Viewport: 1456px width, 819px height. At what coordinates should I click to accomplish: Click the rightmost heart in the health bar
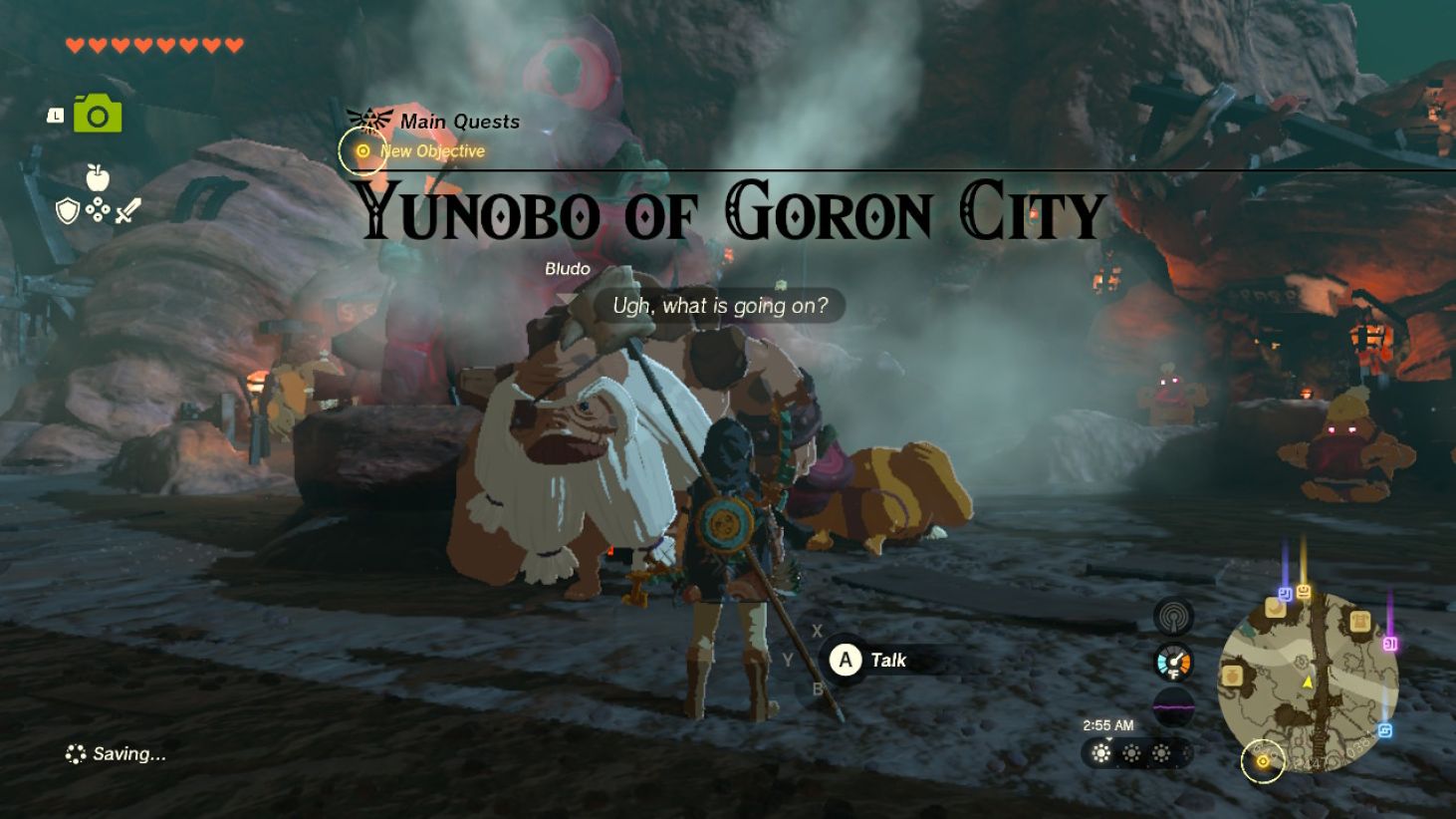(x=235, y=45)
